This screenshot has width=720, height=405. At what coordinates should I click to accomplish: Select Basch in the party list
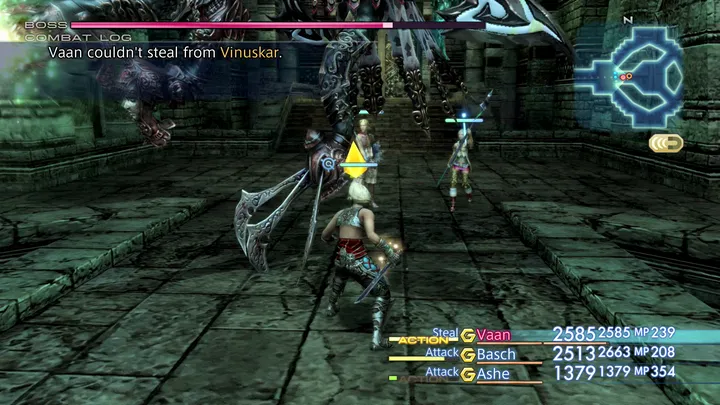(496, 354)
